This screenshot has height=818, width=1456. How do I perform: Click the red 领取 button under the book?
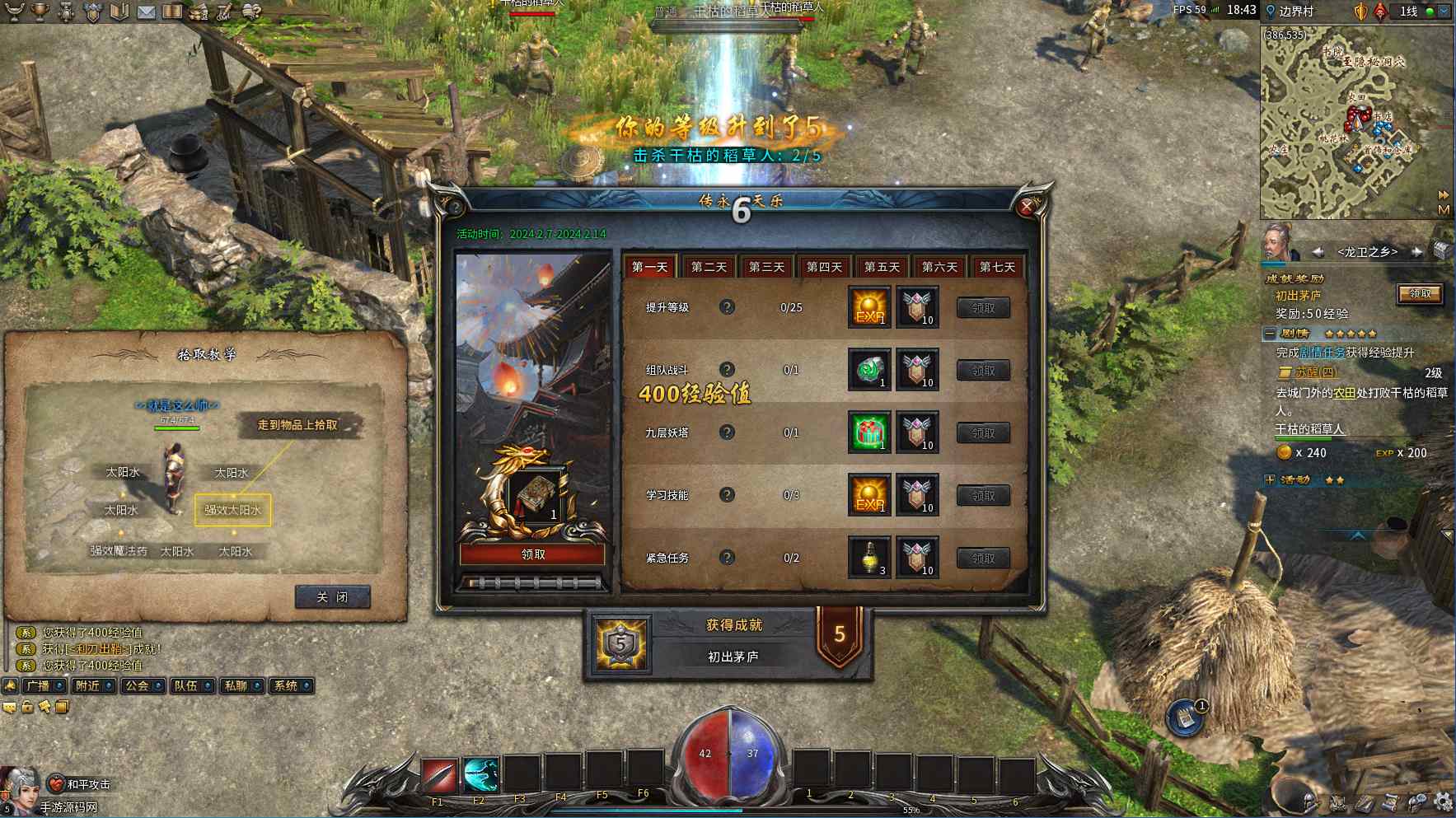(533, 554)
